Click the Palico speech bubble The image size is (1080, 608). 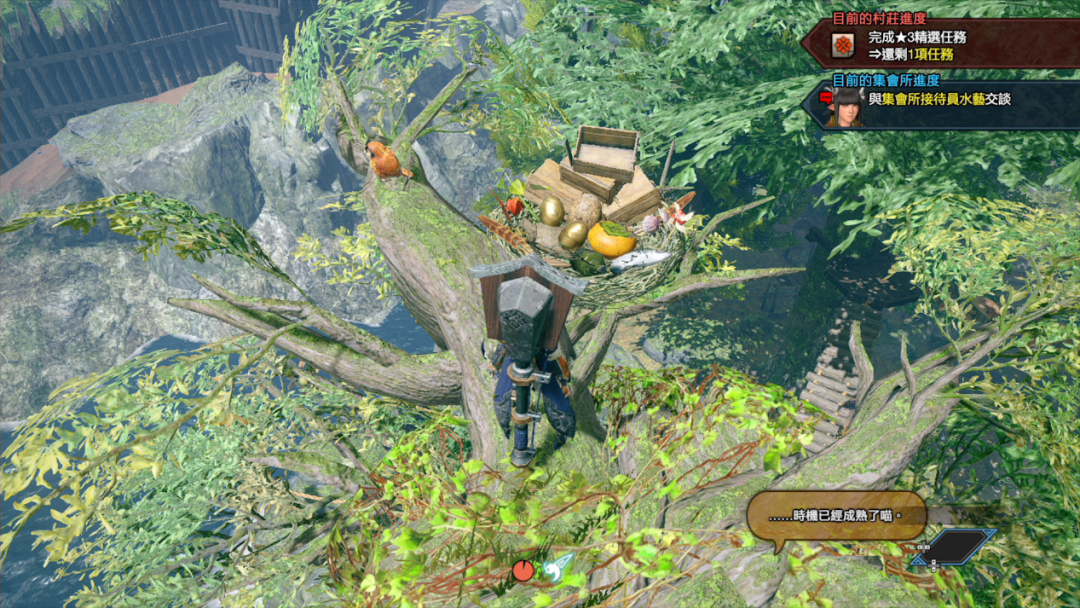click(835, 517)
